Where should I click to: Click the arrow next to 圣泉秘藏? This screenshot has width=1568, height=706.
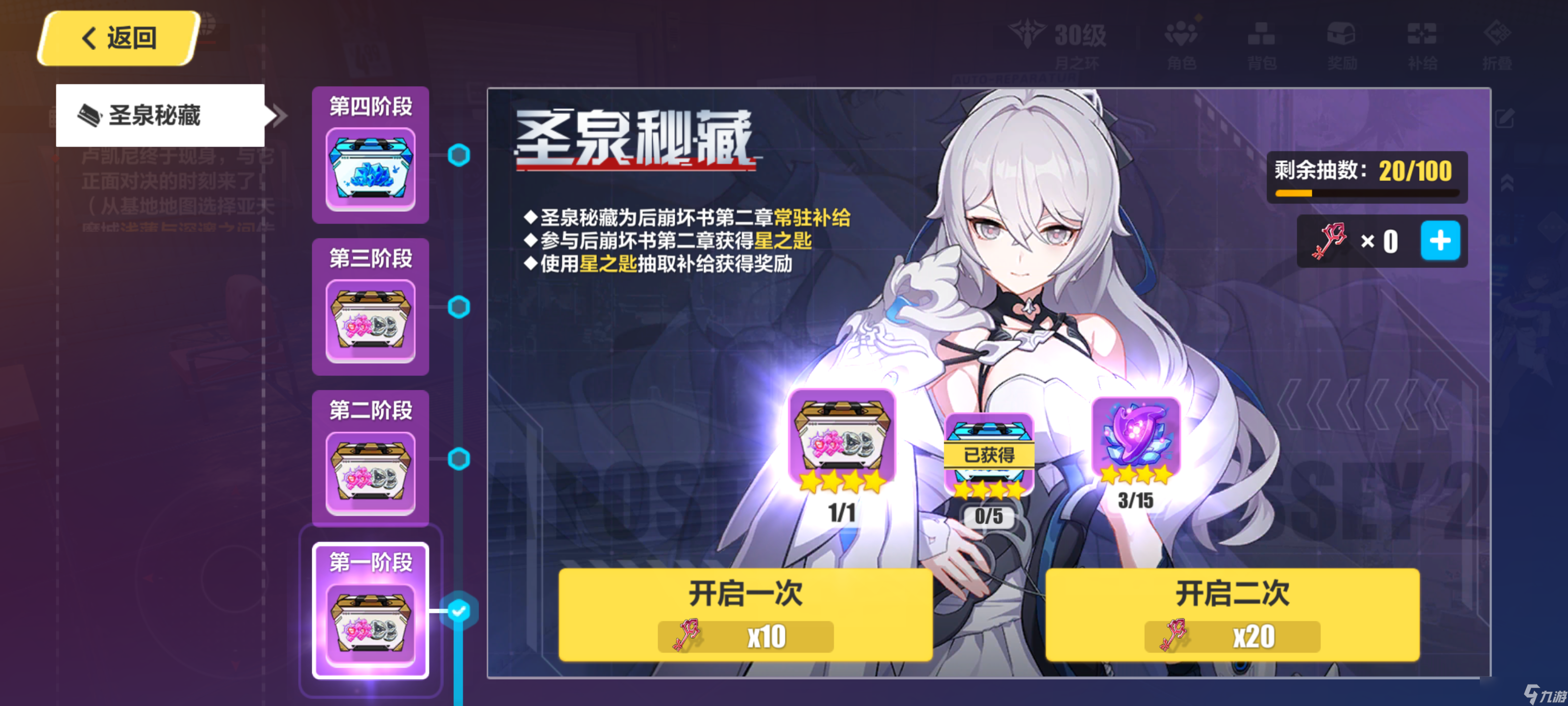277,116
